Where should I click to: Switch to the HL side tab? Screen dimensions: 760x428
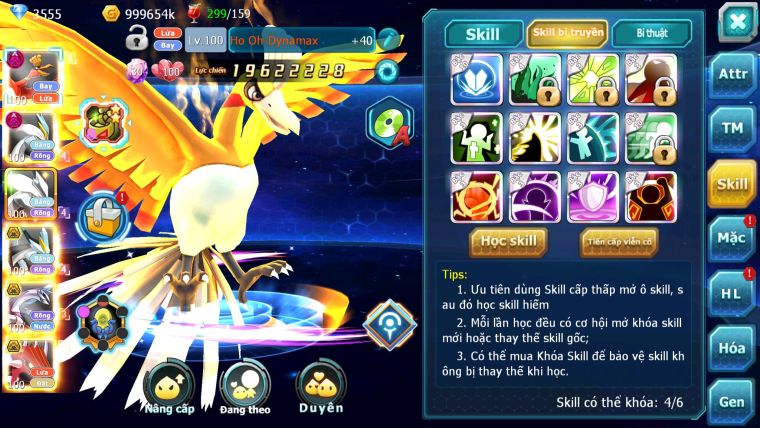[731, 294]
